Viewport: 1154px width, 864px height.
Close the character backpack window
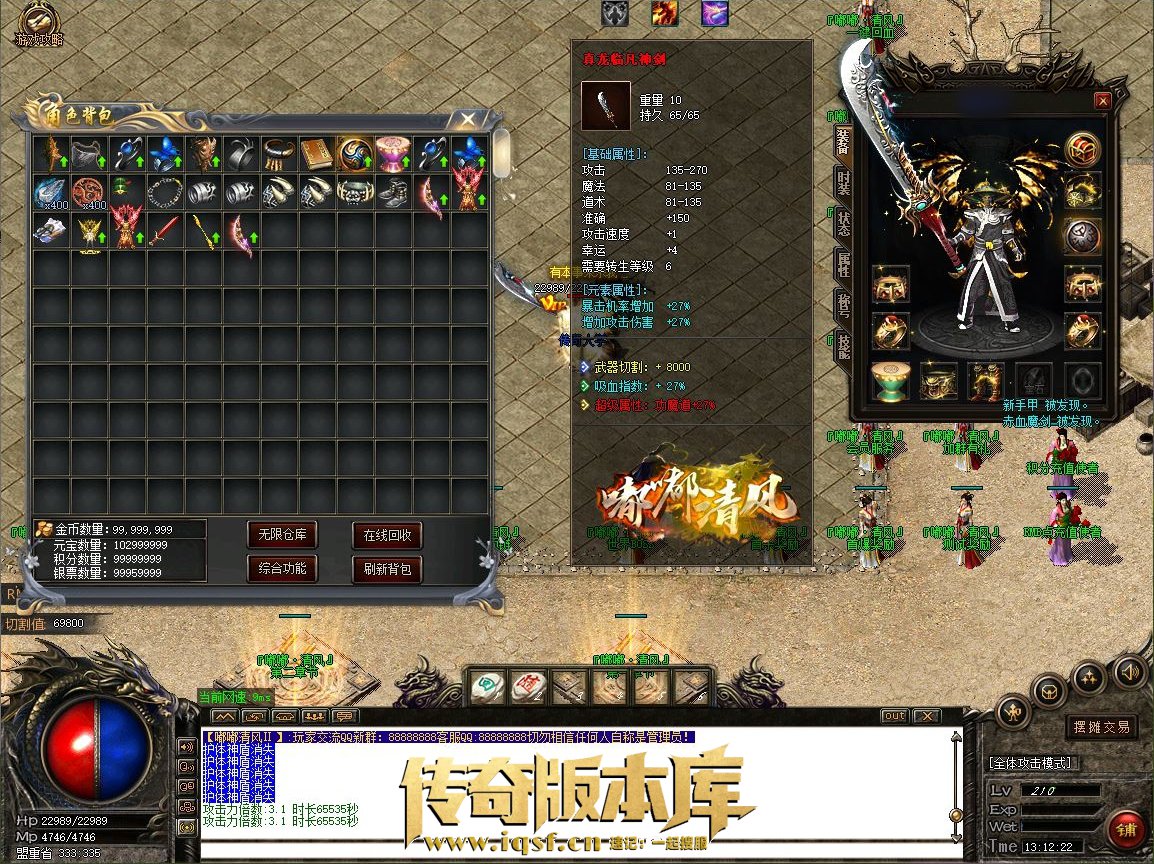click(x=467, y=119)
